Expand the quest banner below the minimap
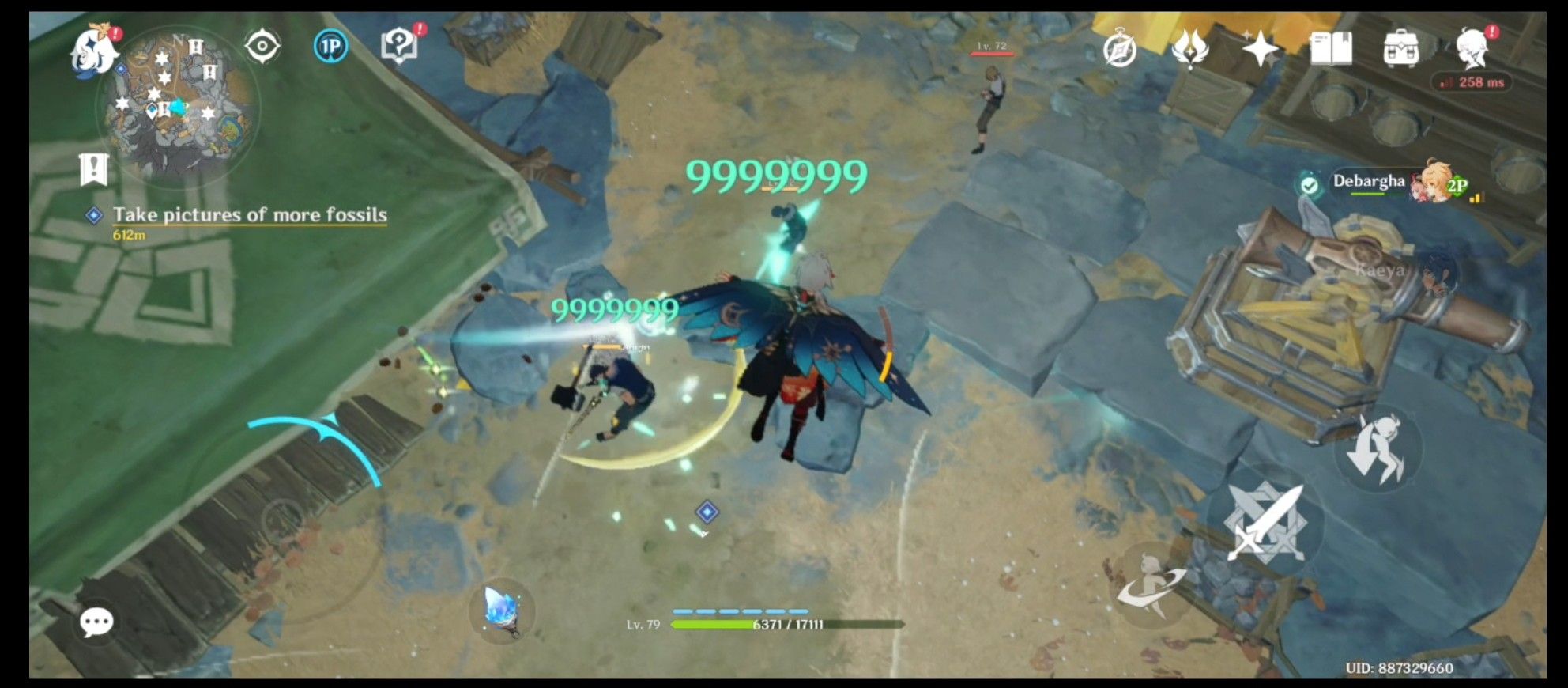Image resolution: width=1568 pixels, height=688 pixels. point(93,168)
